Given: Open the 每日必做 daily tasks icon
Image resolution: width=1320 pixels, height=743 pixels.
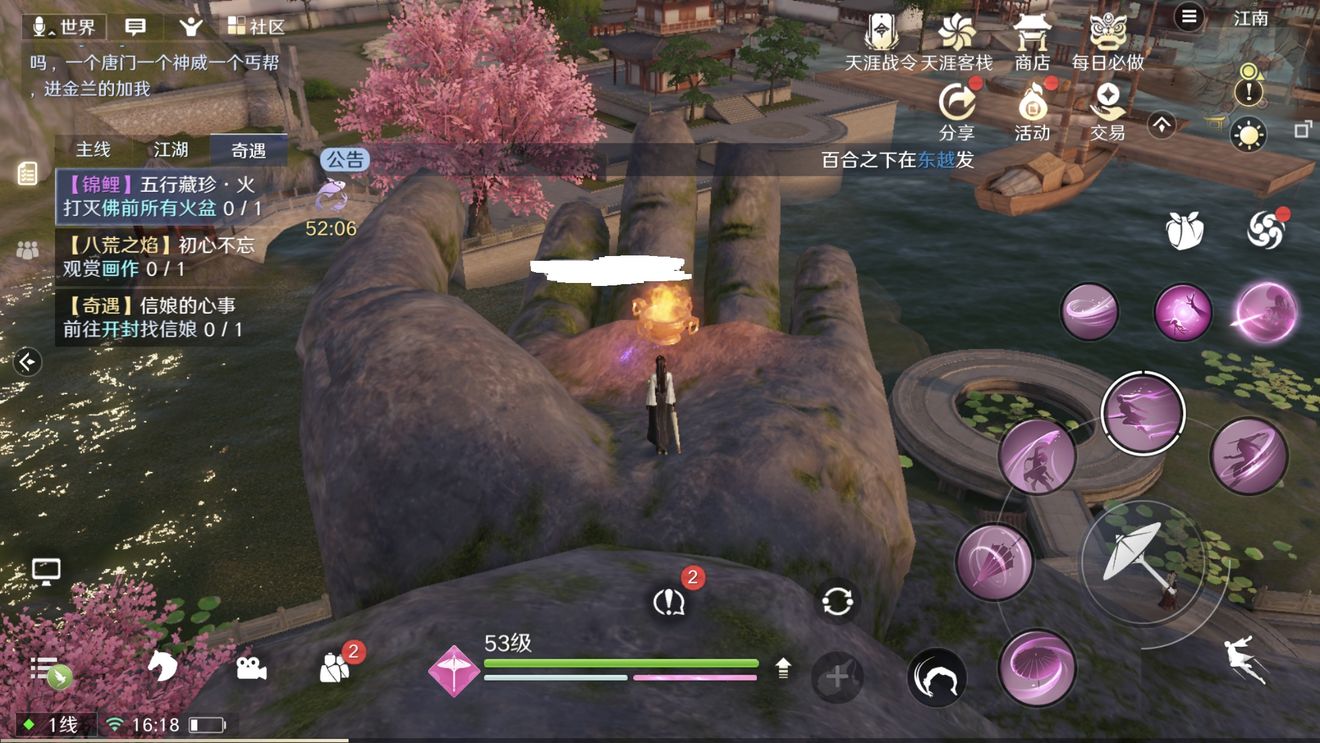Looking at the screenshot, I should point(1106,38).
